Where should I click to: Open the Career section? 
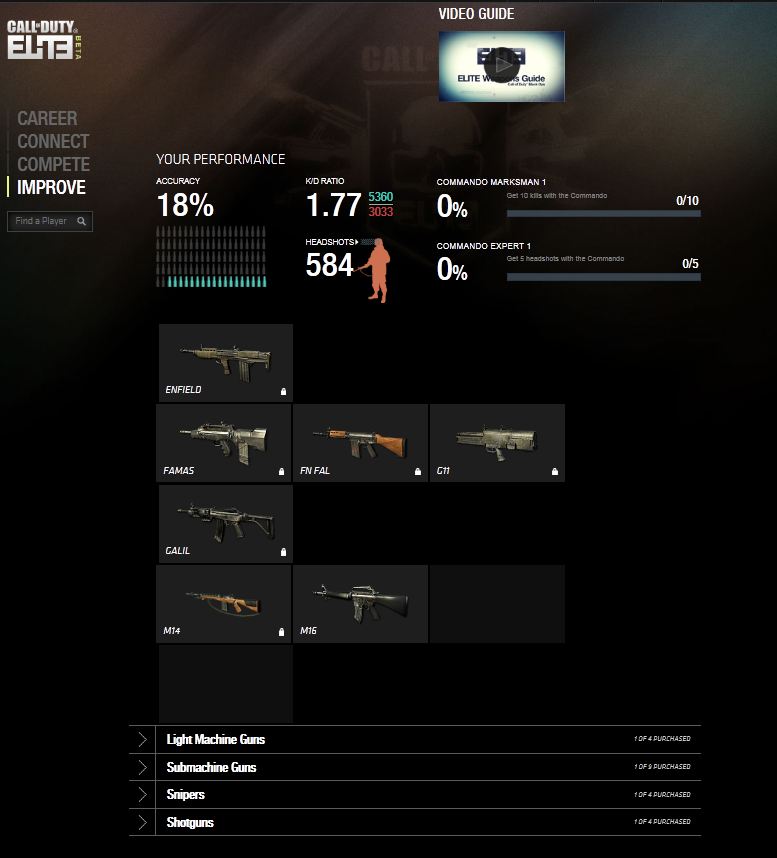(x=47, y=119)
